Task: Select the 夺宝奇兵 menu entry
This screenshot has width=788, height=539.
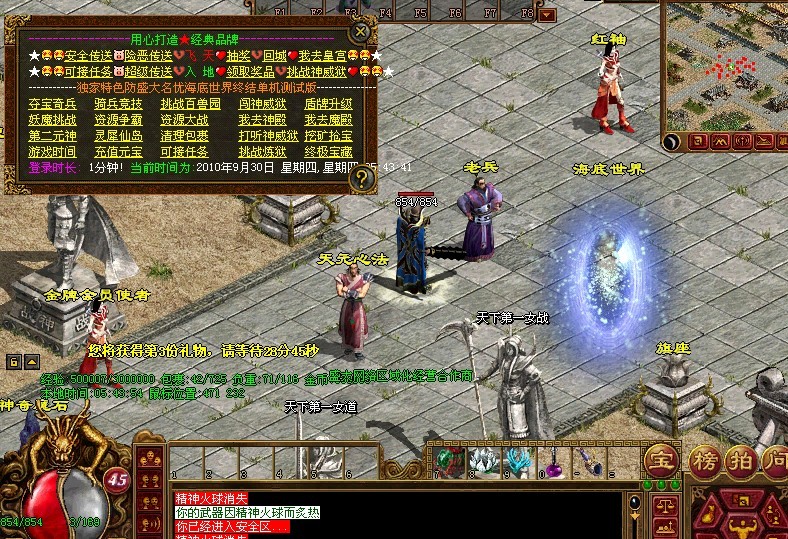Action: (x=52, y=103)
